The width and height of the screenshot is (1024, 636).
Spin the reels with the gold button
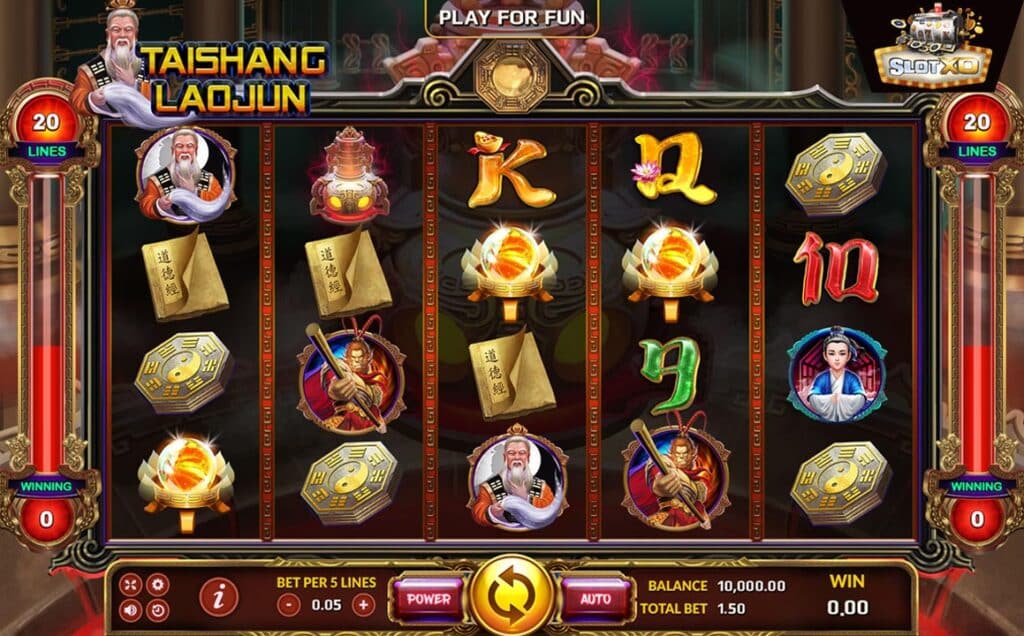[512, 598]
